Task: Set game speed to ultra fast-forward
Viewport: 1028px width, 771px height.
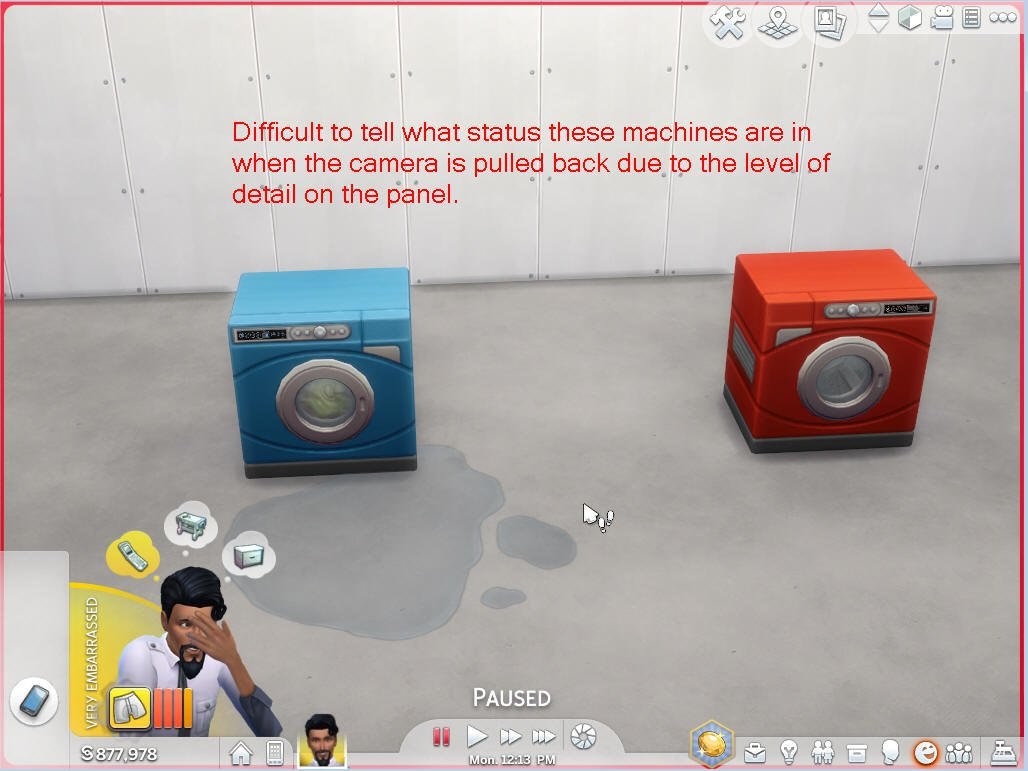Action: tap(543, 737)
